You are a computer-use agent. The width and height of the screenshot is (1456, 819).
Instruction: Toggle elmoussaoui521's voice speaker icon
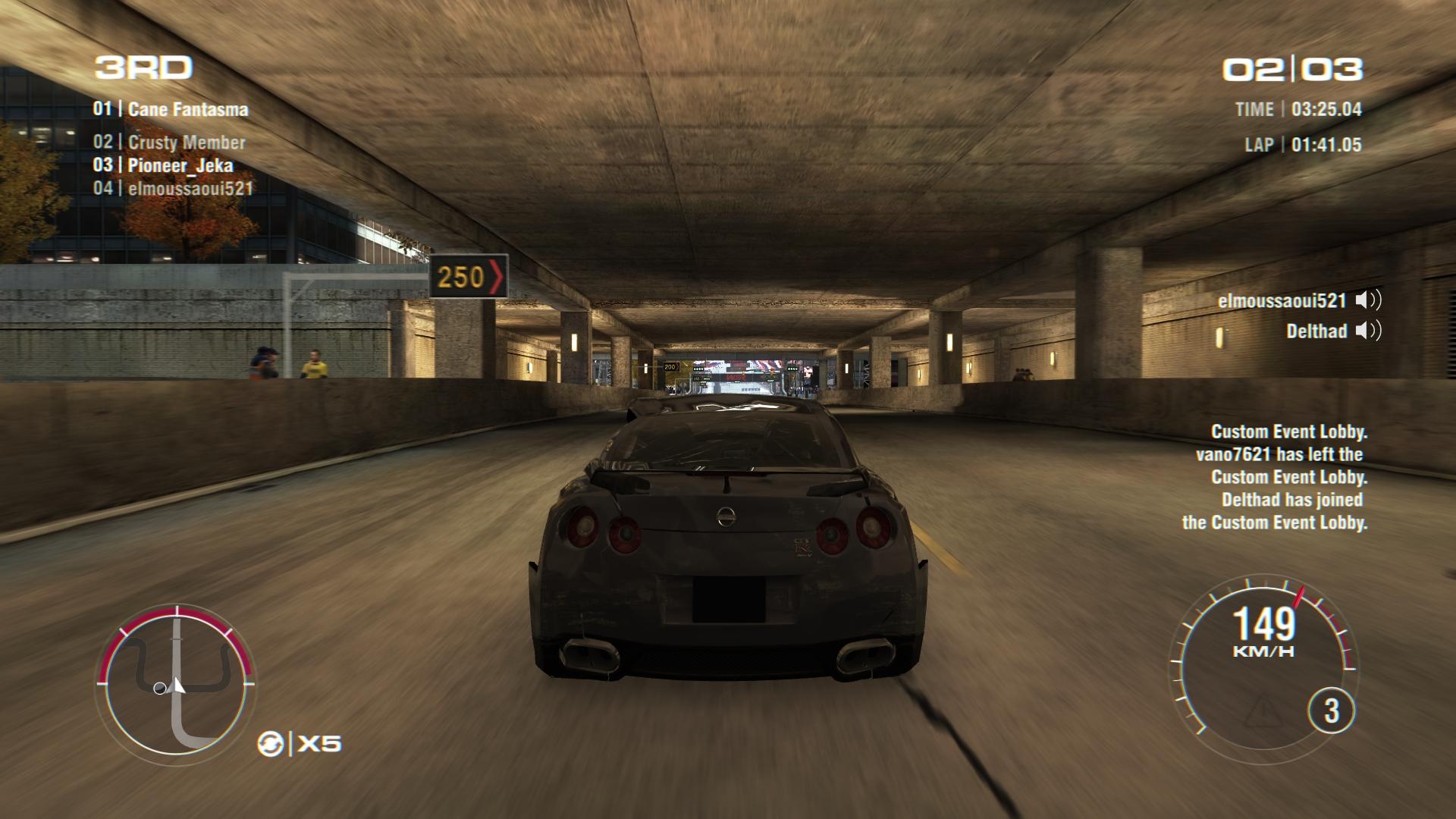tap(1369, 300)
